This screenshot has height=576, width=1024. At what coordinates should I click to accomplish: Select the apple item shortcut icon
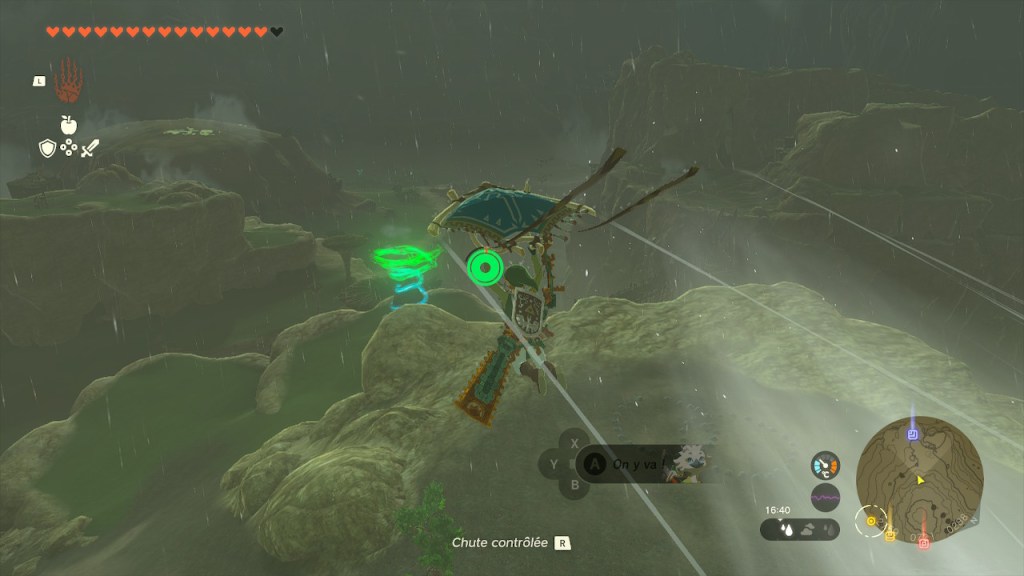coord(68,124)
